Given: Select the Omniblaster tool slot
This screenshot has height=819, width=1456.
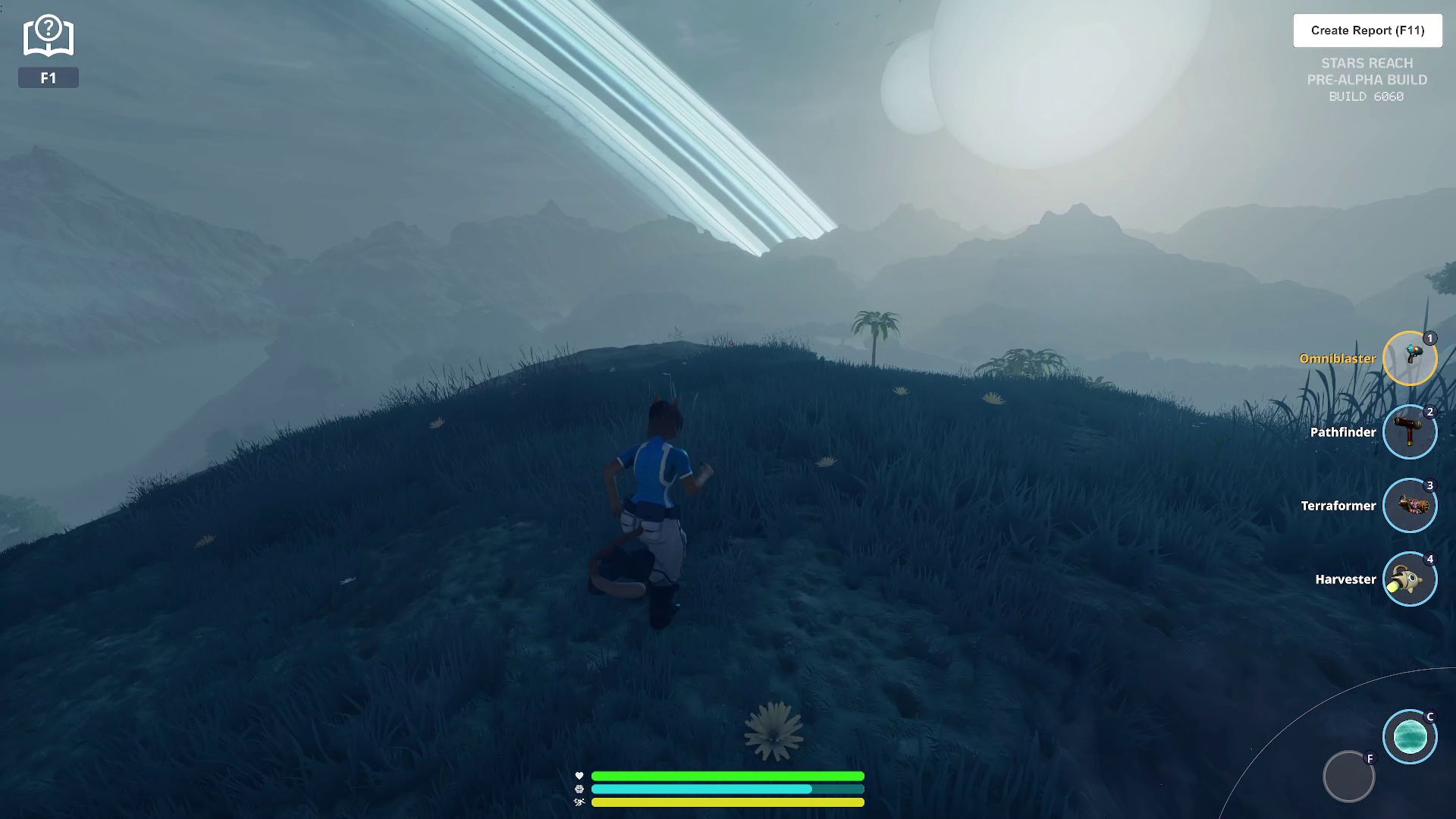Looking at the screenshot, I should click(x=1409, y=359).
